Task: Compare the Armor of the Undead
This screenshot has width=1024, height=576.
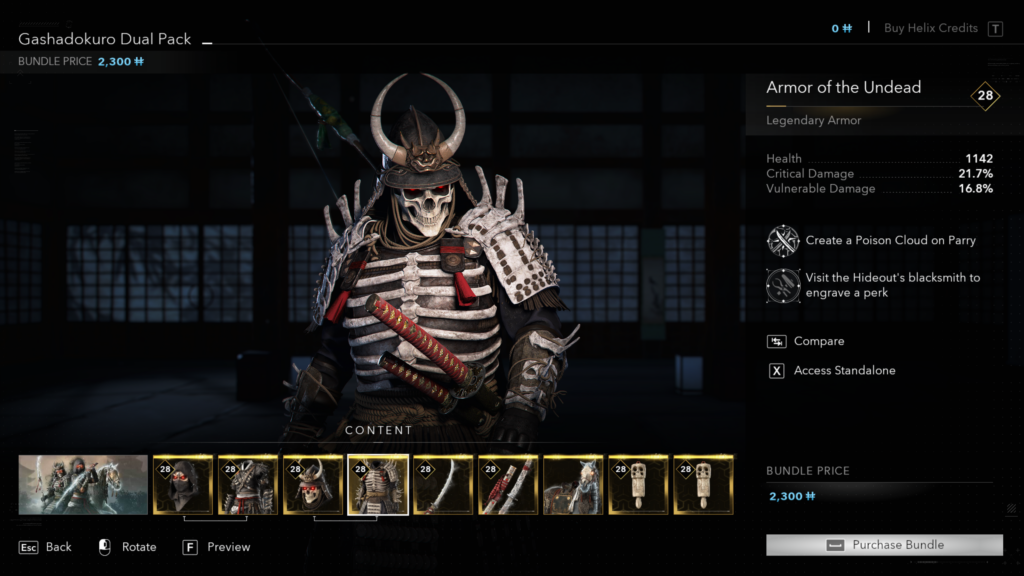Action: point(818,341)
